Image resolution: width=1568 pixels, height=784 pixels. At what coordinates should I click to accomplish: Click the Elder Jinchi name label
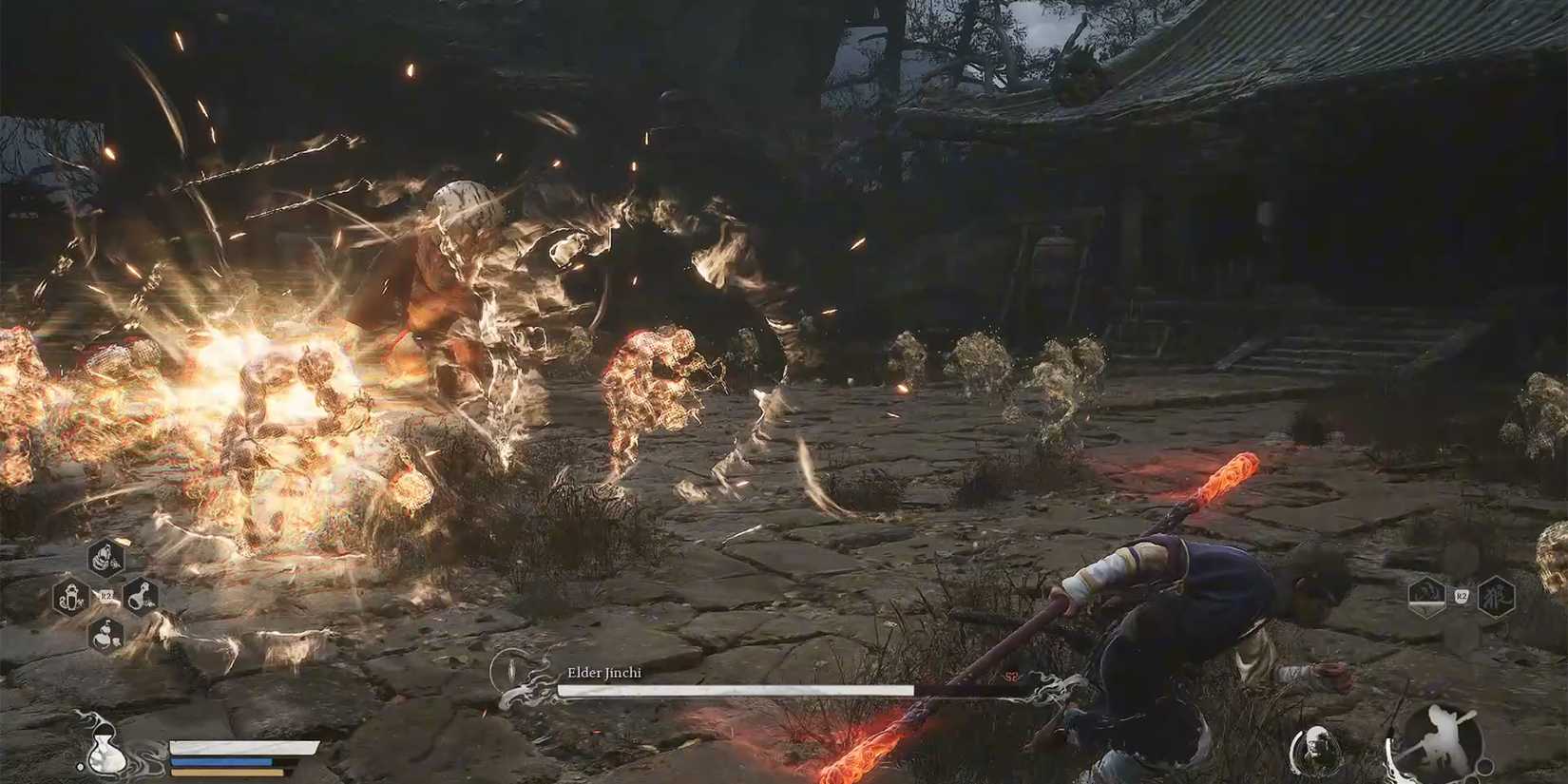(x=605, y=672)
